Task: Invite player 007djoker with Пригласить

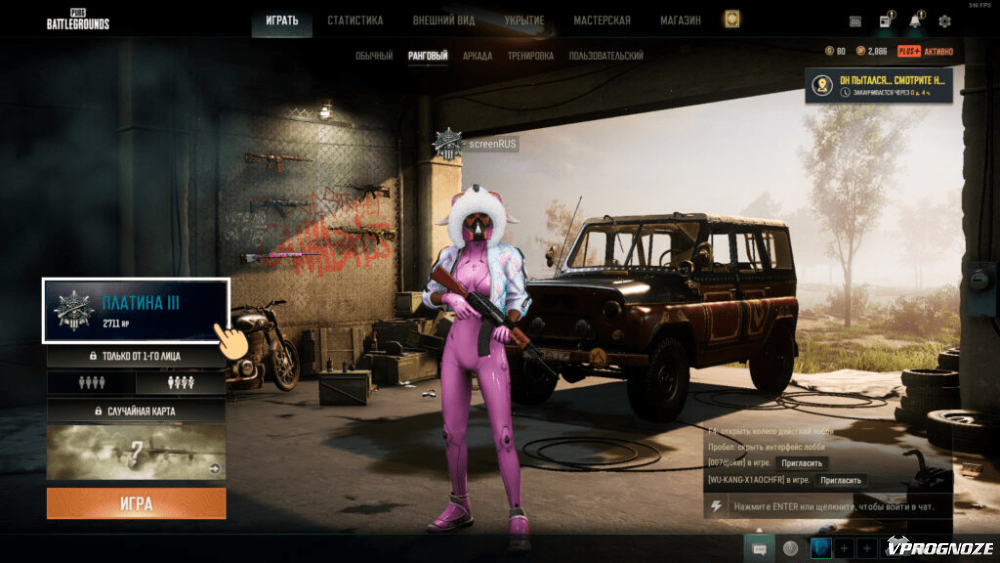Action: [x=801, y=463]
